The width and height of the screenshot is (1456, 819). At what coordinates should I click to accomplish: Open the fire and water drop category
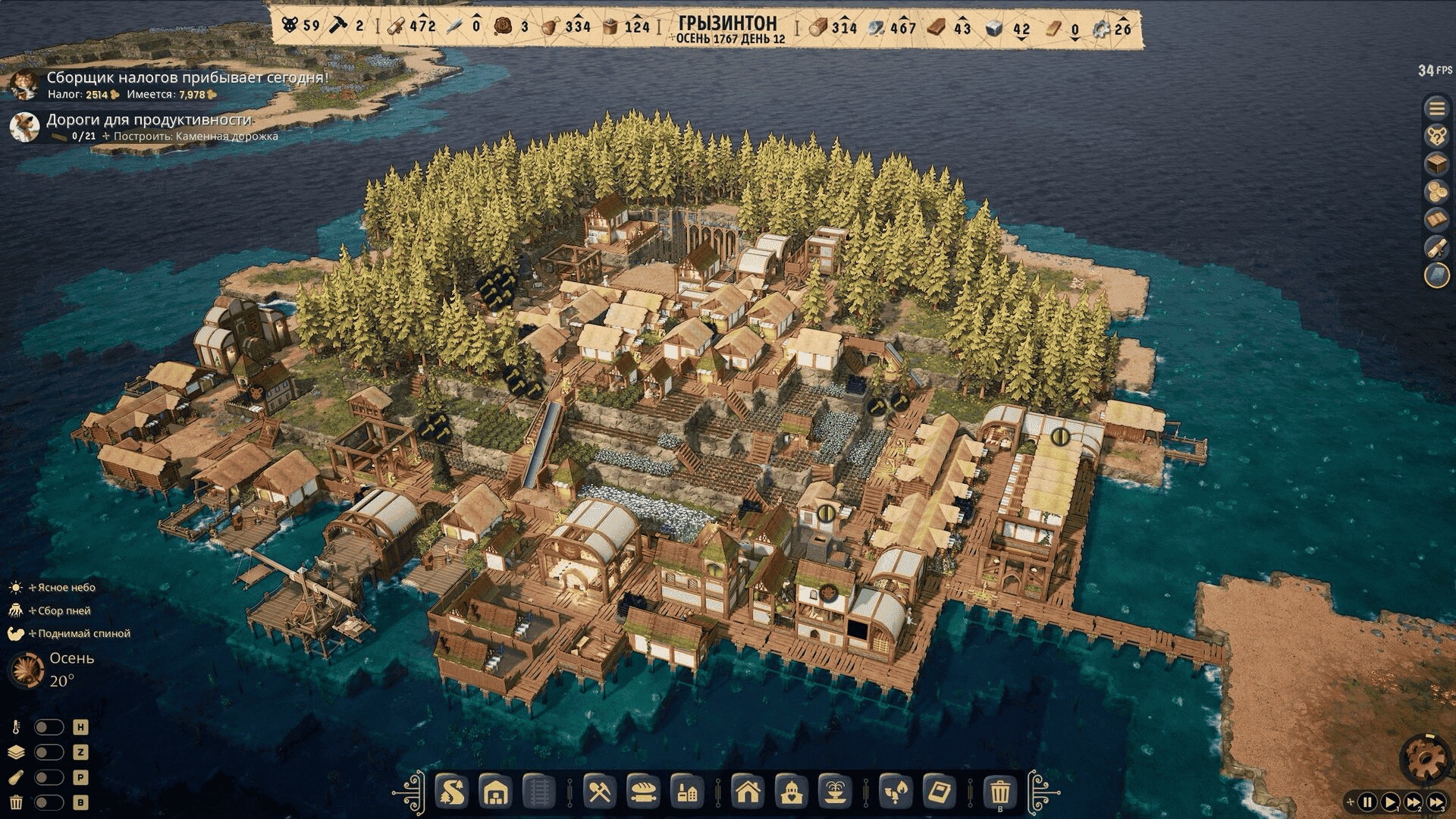point(895,793)
